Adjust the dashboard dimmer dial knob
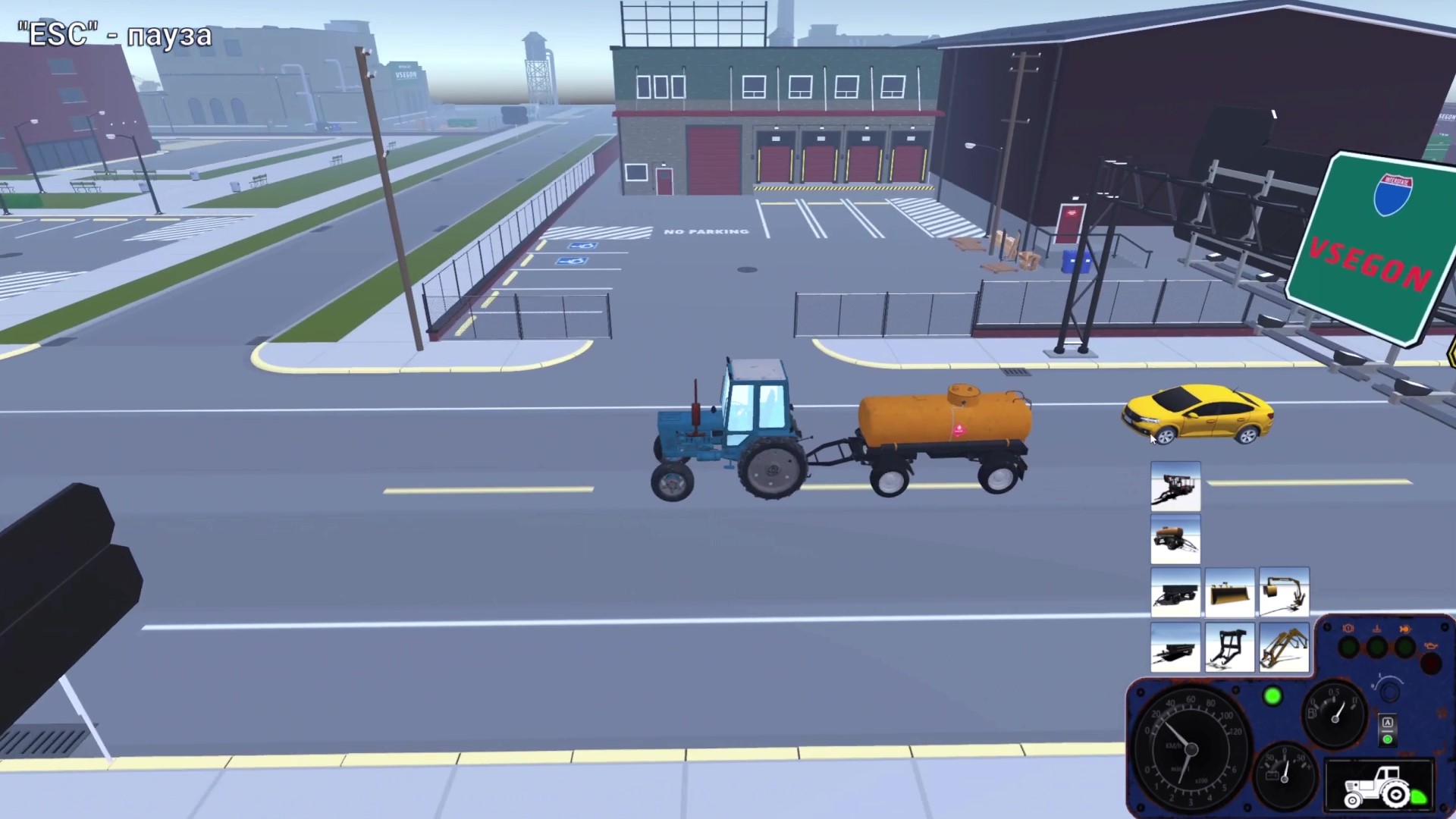 pyautogui.click(x=1389, y=692)
